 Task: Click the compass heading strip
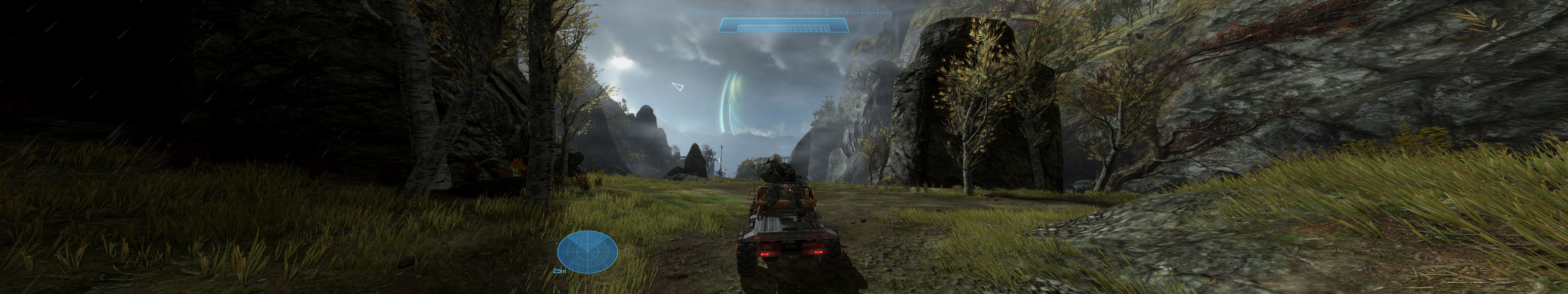(x=784, y=11)
